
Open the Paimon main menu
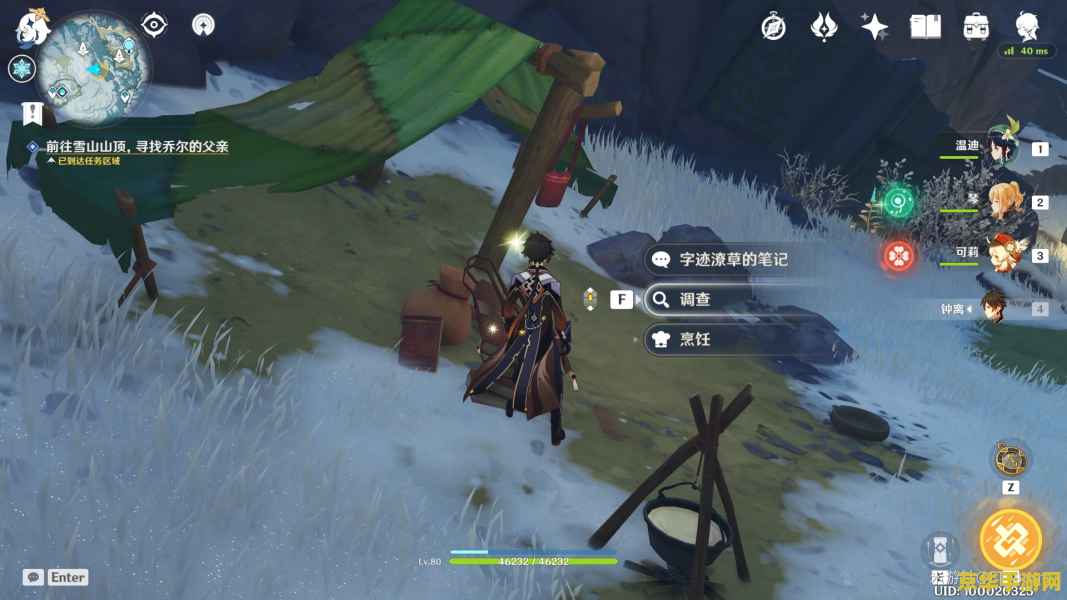30,26
